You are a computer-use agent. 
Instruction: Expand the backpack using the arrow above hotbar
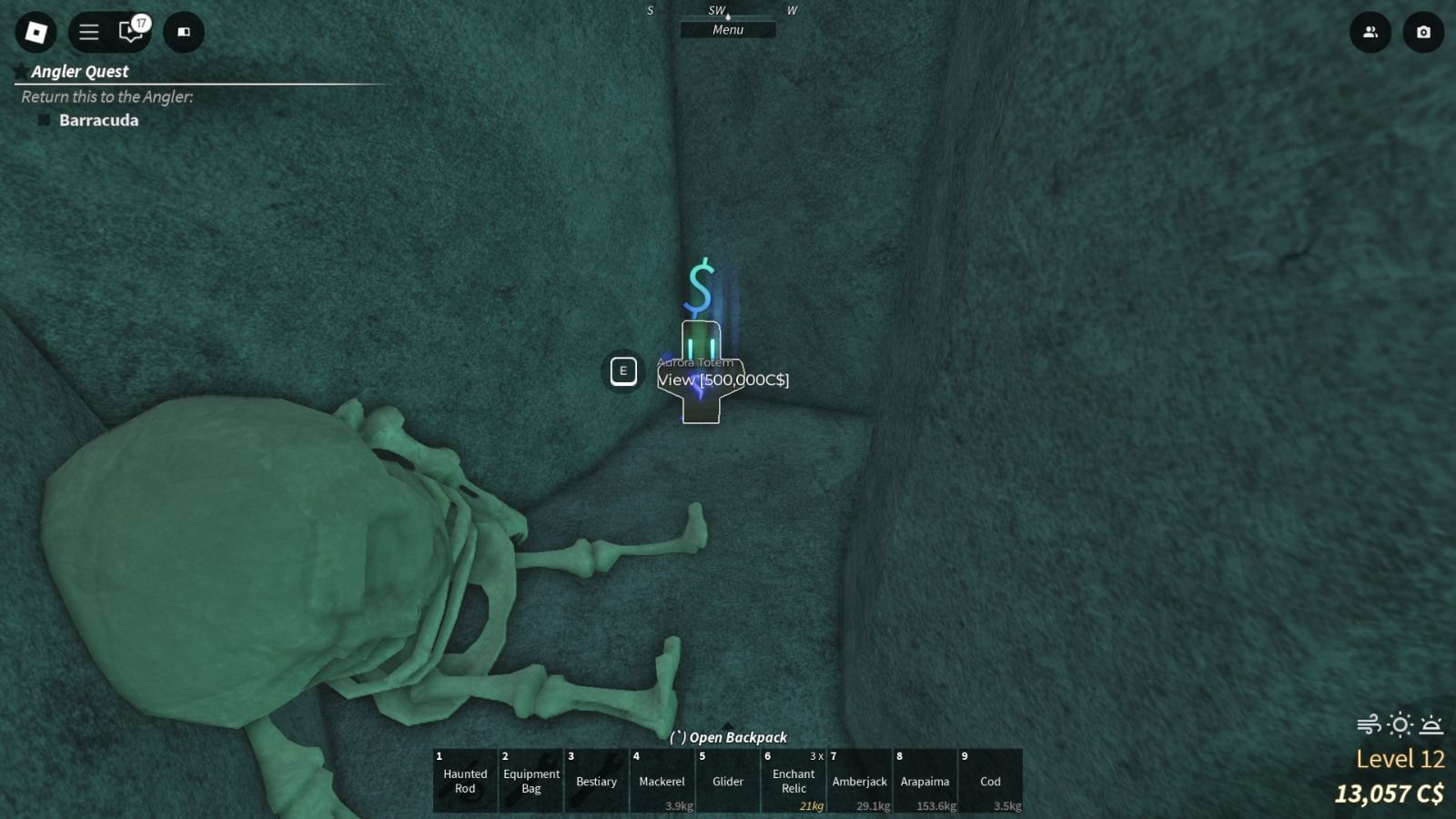(x=725, y=726)
